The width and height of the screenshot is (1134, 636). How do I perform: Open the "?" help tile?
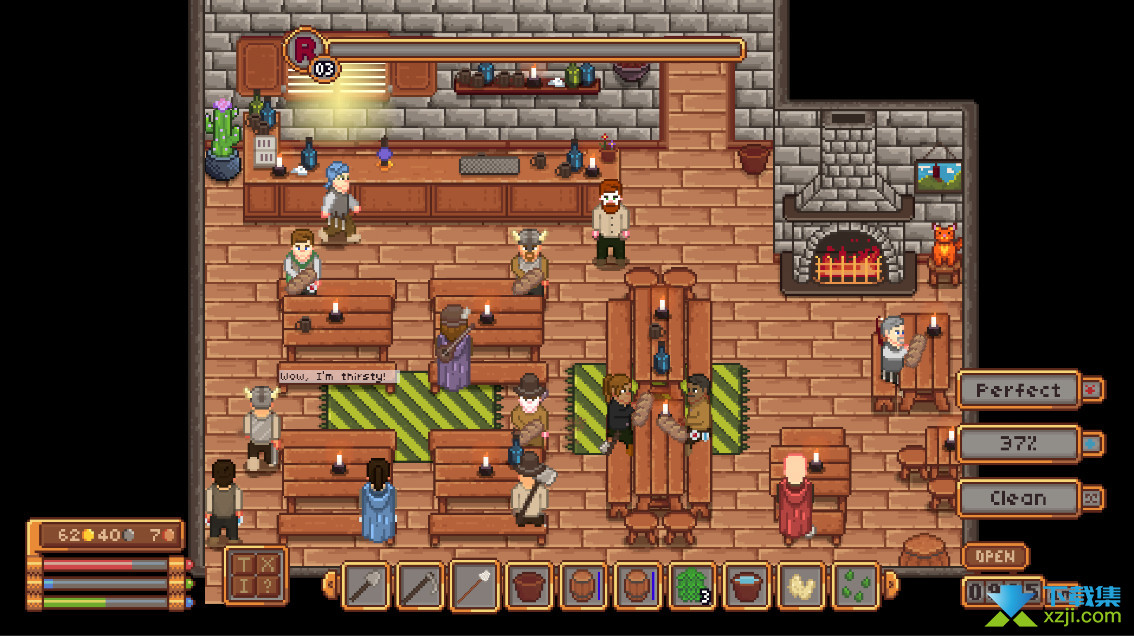tap(267, 588)
